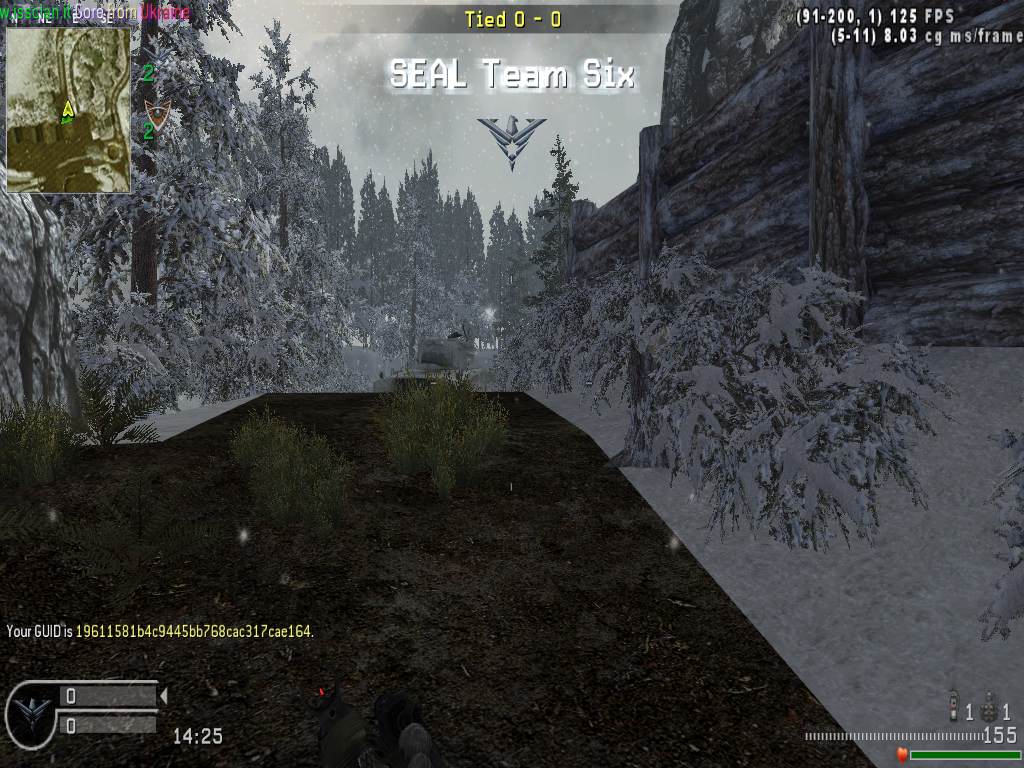This screenshot has width=1024, height=768.
Task: Click the team emblem in score panel
Action: [31, 712]
